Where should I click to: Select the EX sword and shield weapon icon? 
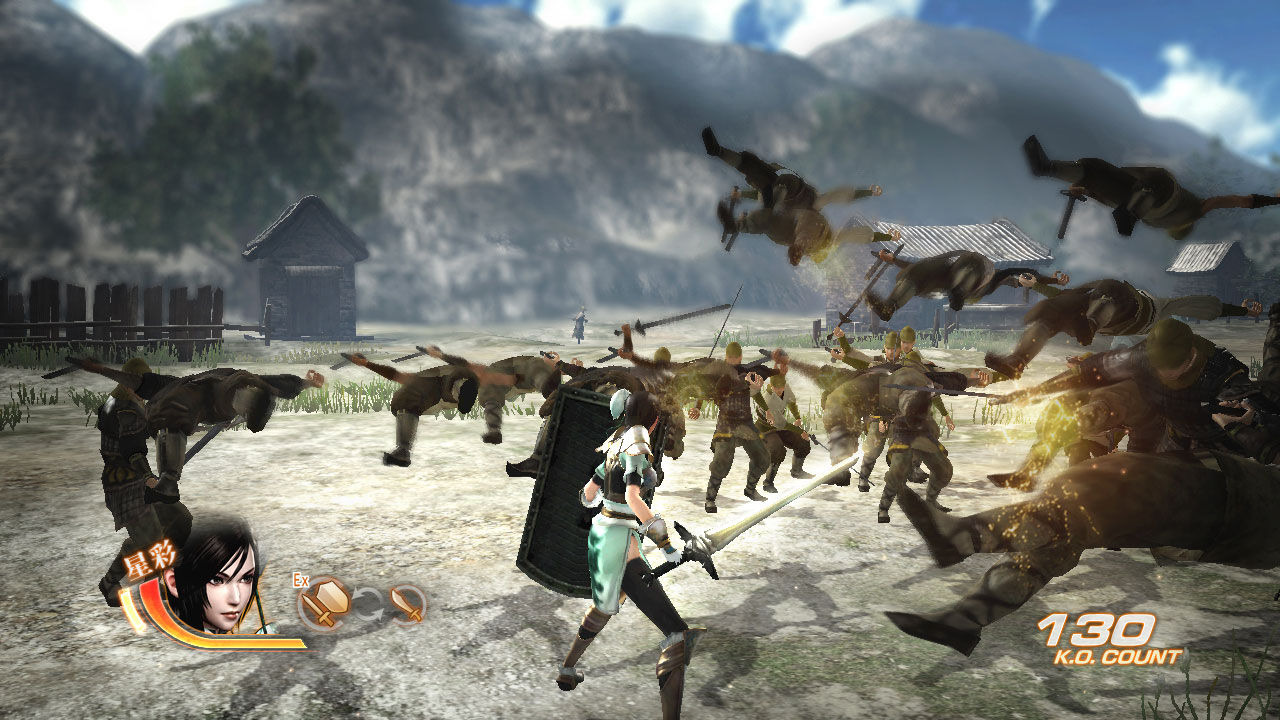click(326, 602)
